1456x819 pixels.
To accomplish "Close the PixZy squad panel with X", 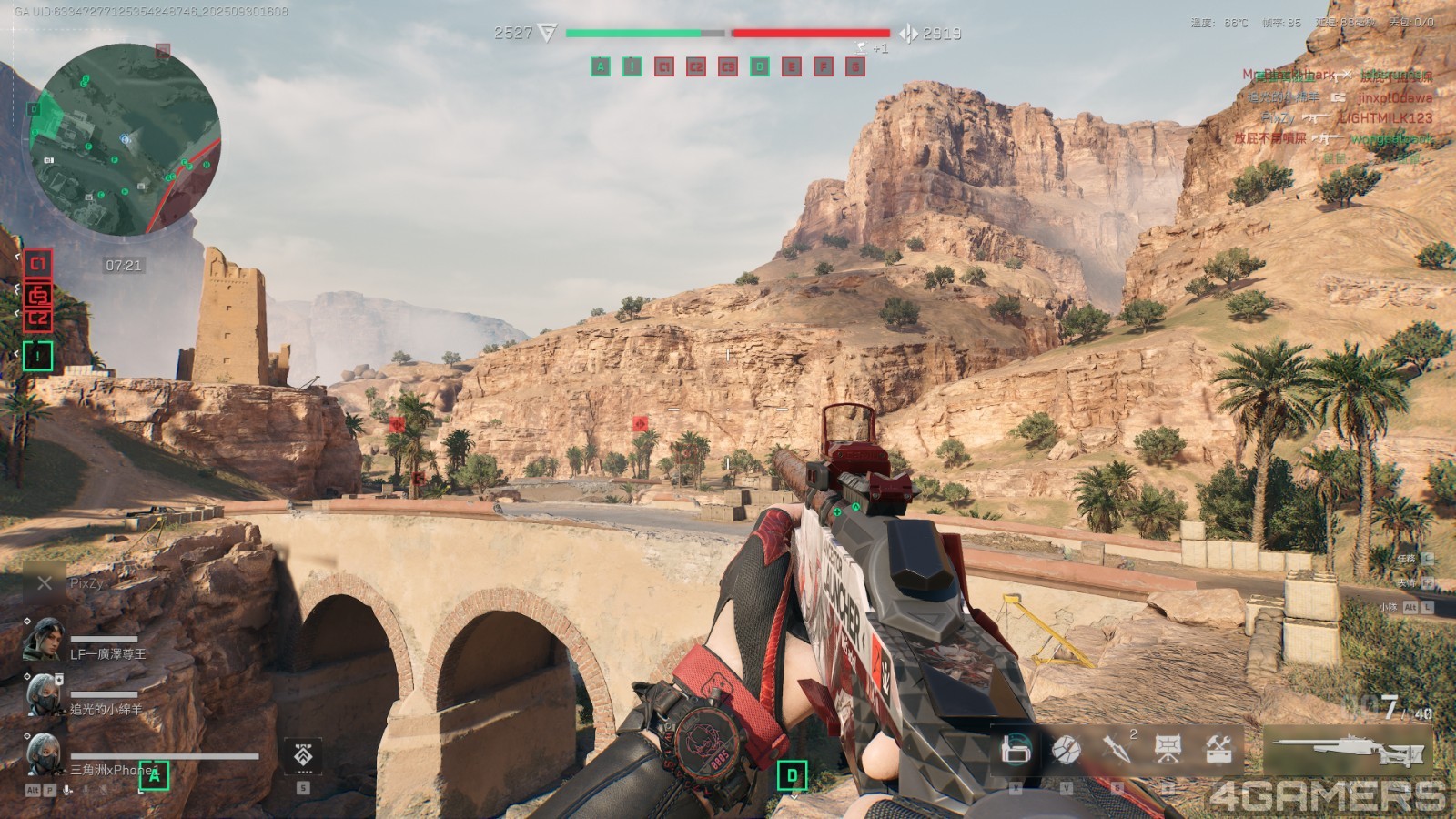I will coord(45,583).
